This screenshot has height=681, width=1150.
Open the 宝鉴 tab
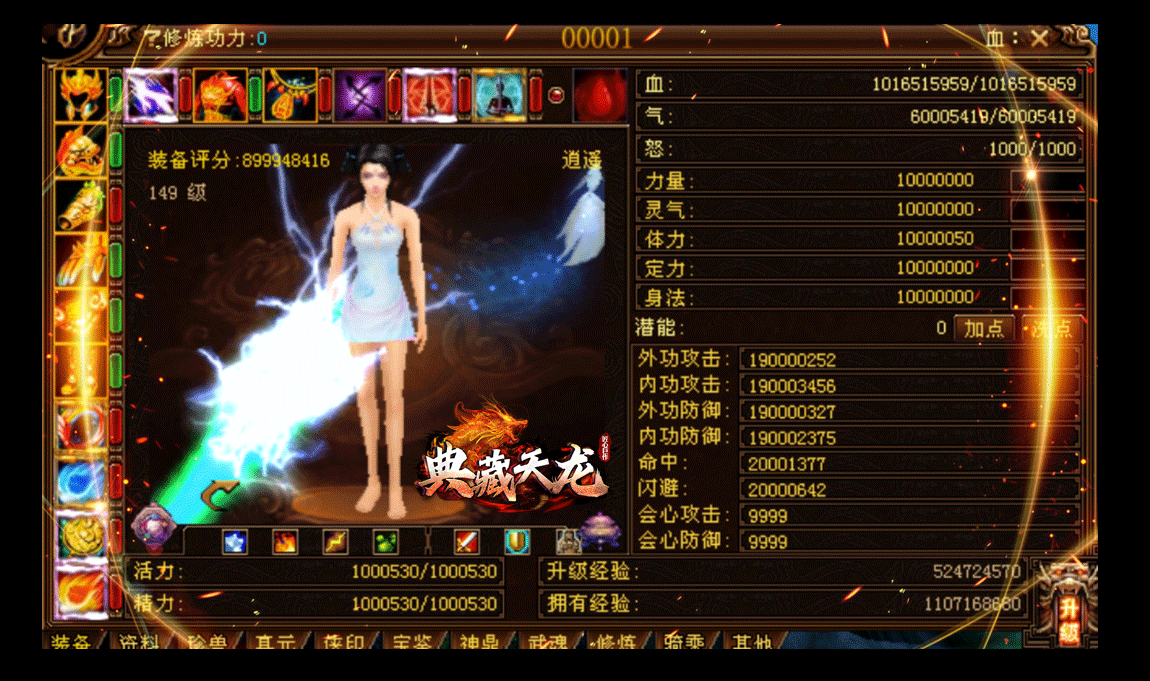[x=413, y=641]
